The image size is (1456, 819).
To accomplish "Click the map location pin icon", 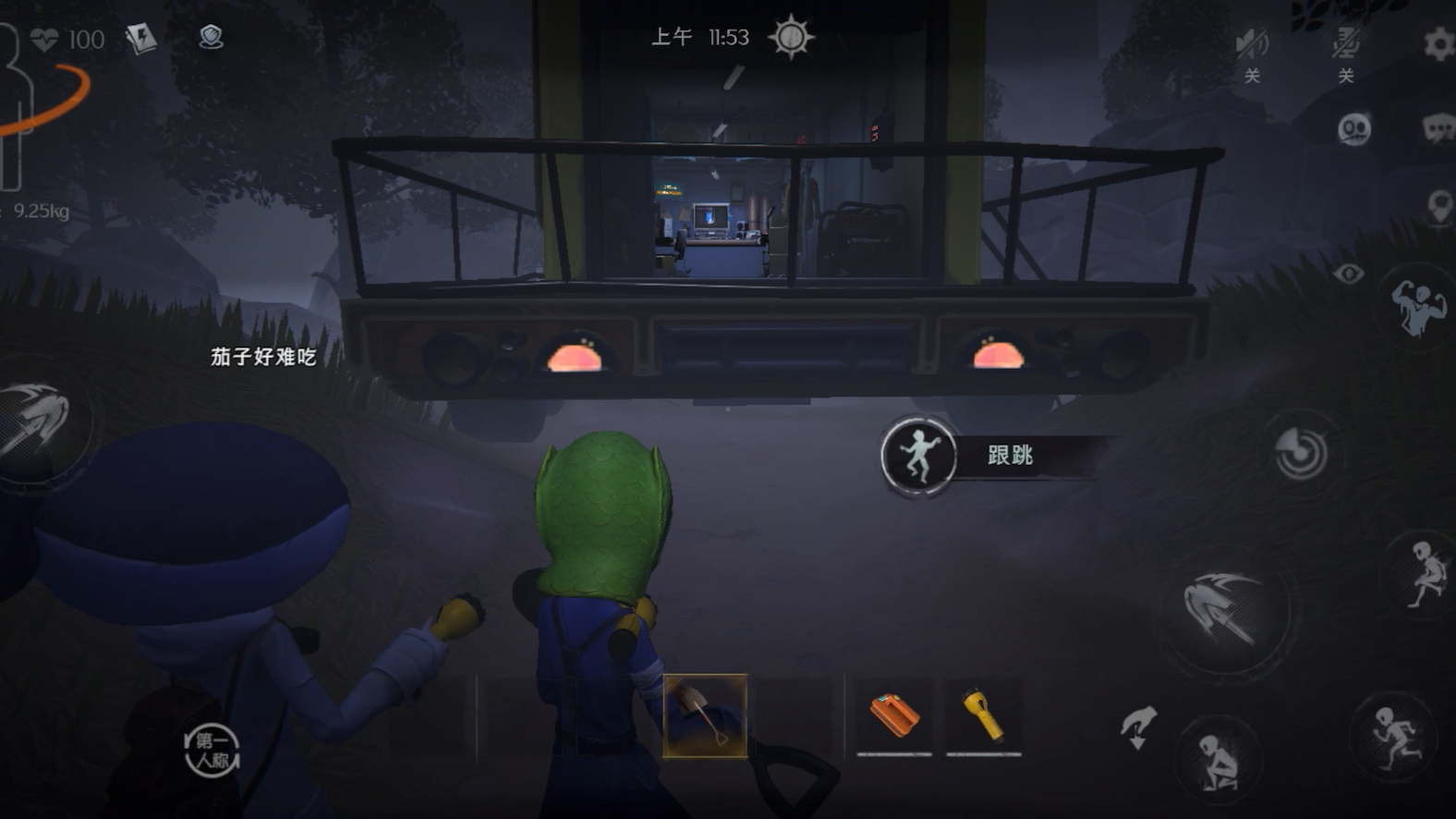I will coord(1438,206).
